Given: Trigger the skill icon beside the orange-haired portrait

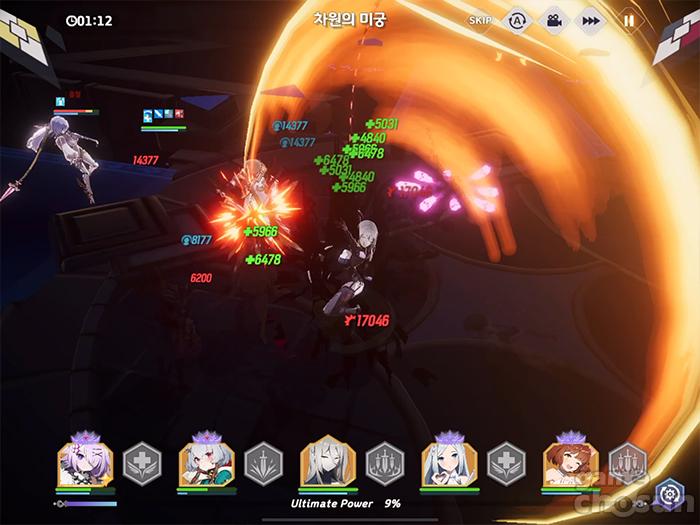Looking at the screenshot, I should [x=628, y=462].
